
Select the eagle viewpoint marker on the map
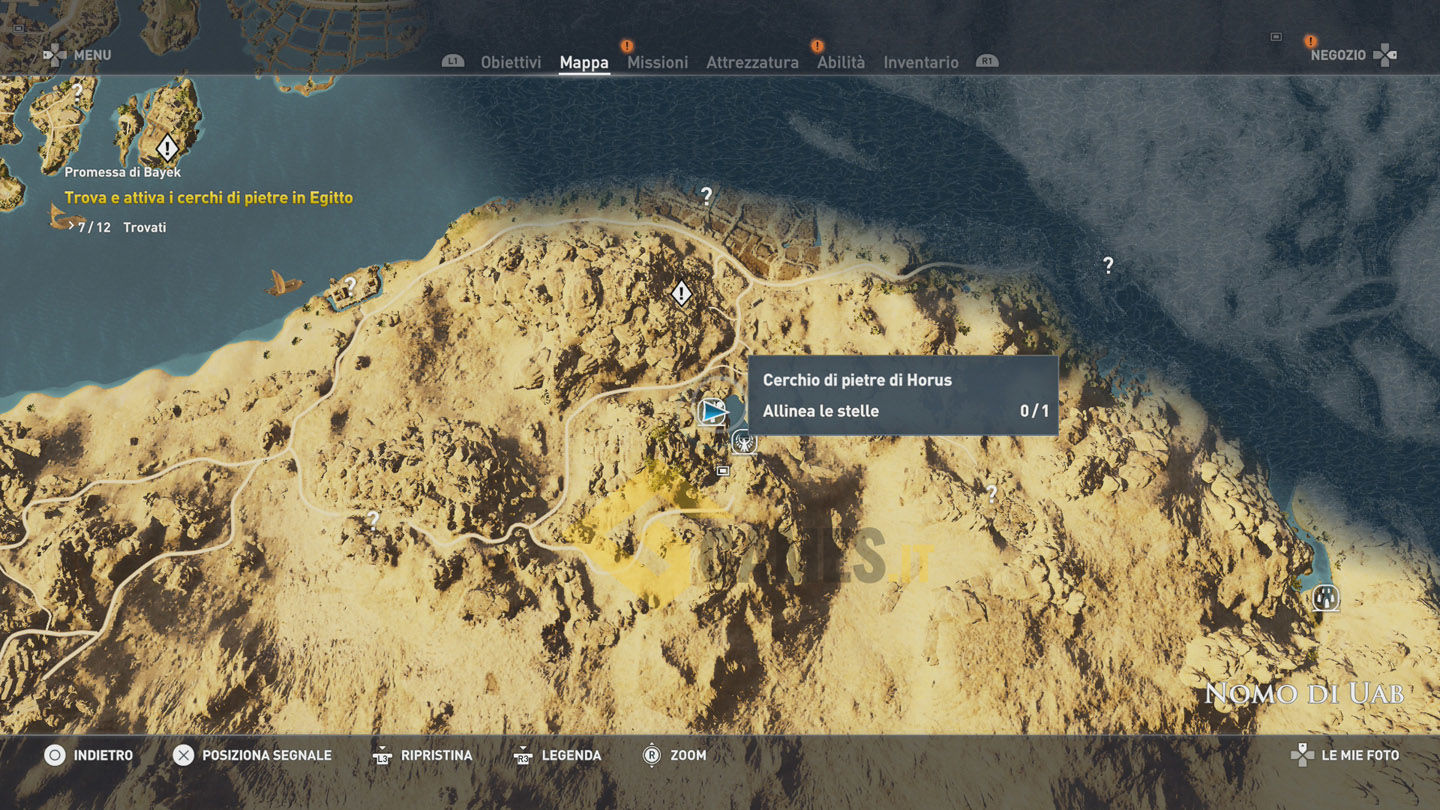coord(743,442)
